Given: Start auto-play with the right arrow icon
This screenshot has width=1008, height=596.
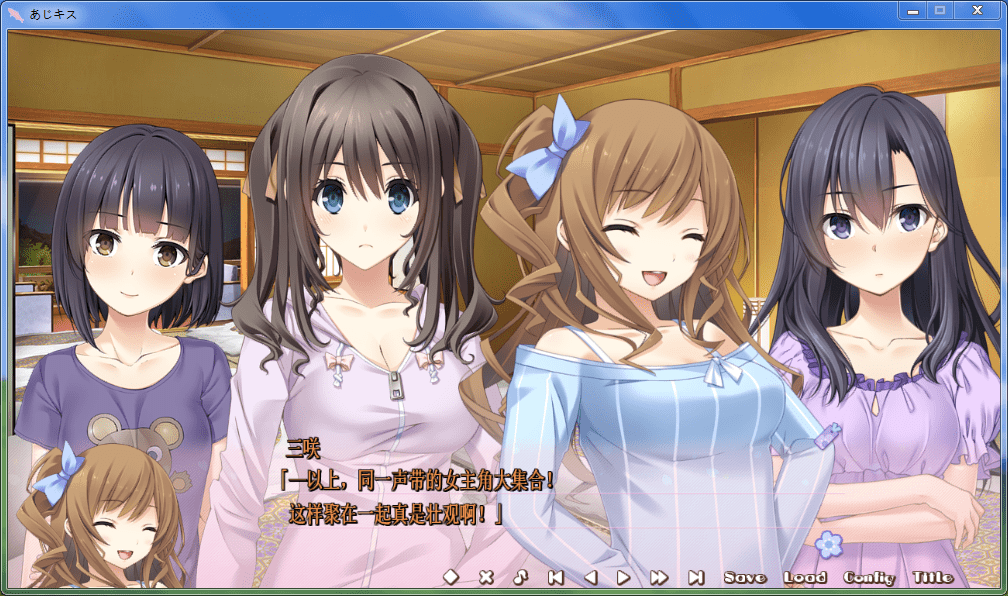Looking at the screenshot, I should click(624, 577).
